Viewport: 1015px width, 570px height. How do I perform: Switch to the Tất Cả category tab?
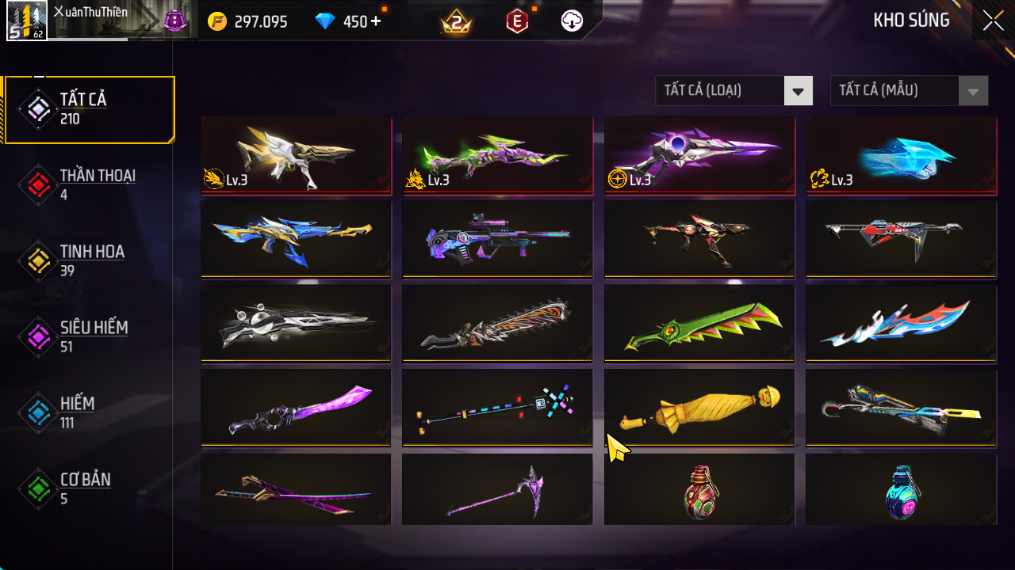click(x=89, y=108)
